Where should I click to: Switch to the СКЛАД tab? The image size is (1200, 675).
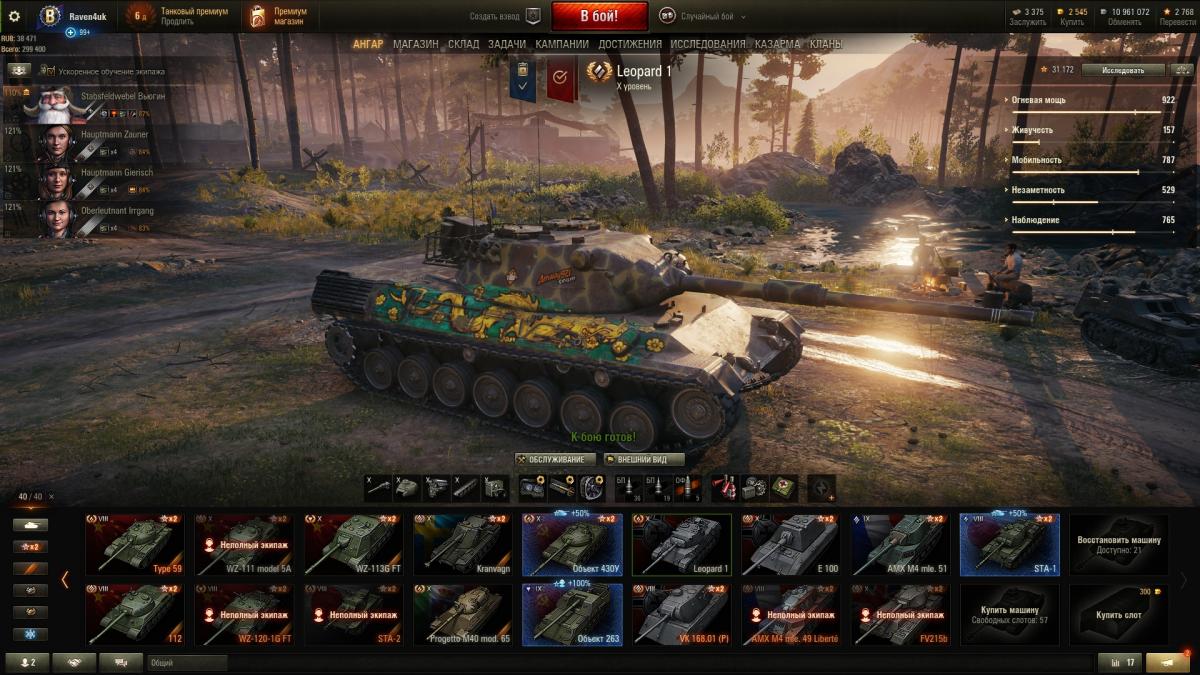click(463, 44)
